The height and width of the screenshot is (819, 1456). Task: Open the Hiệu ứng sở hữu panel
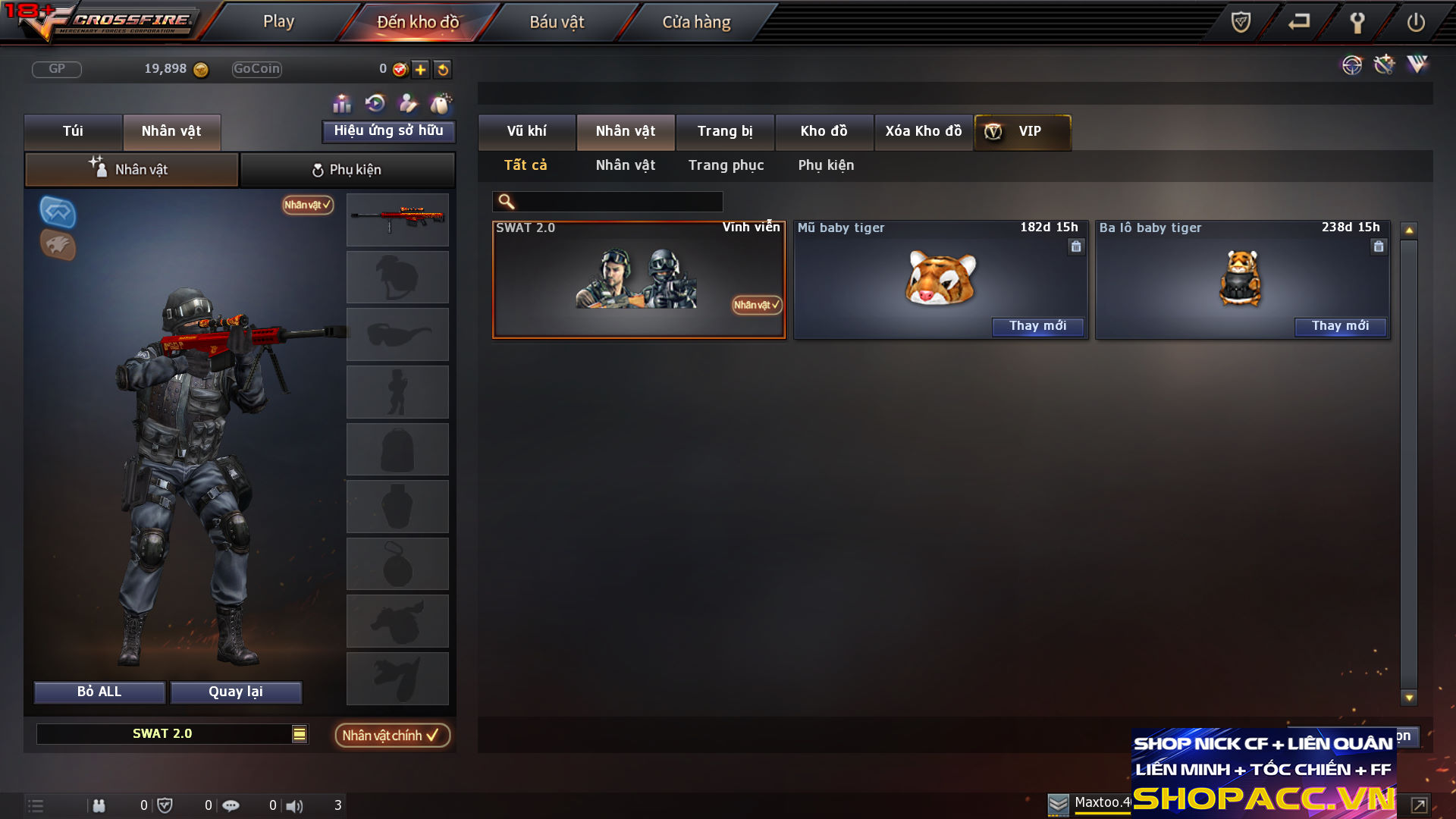point(388,131)
